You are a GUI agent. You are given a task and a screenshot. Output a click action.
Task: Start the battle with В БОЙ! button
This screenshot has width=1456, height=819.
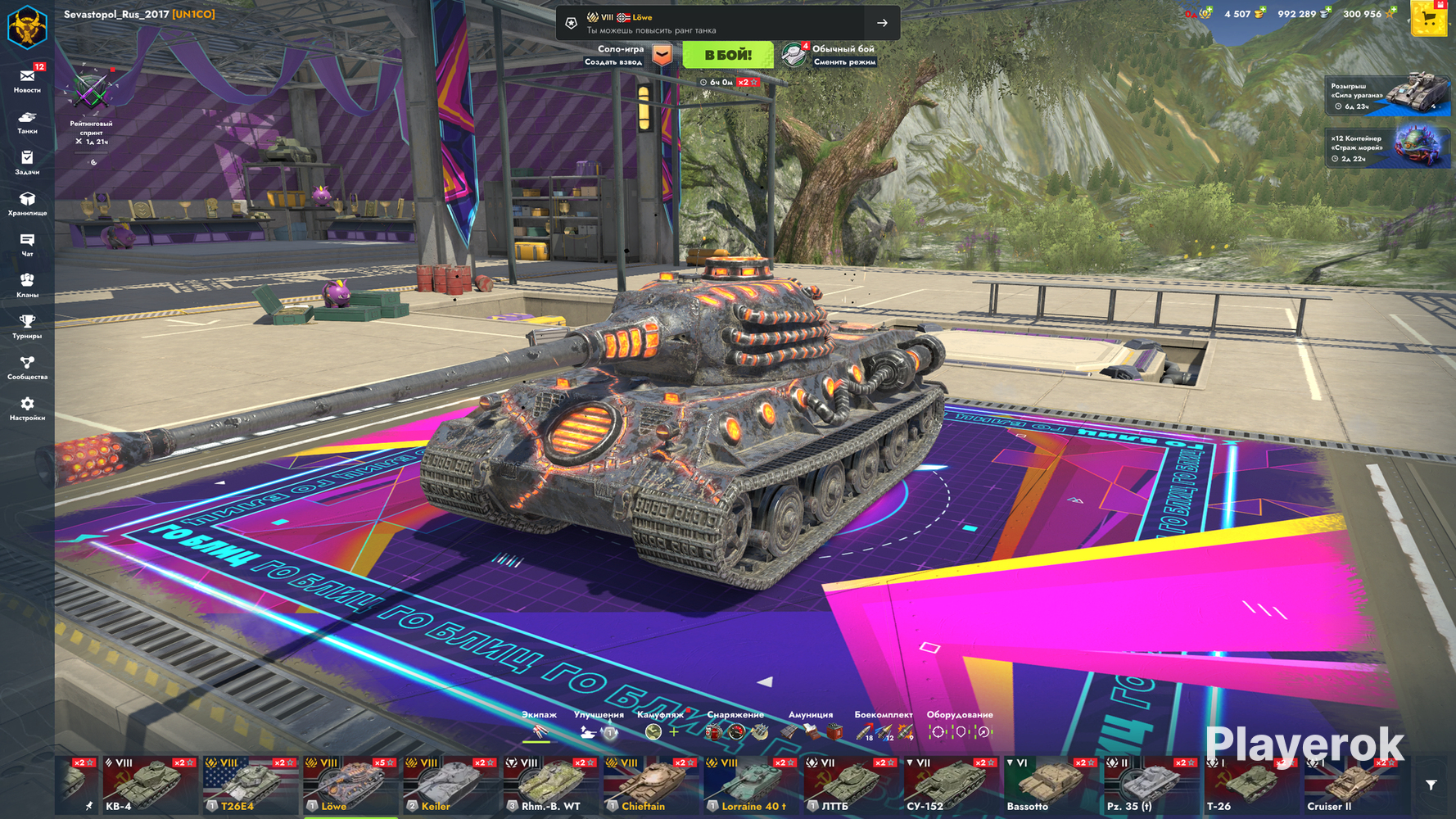(x=727, y=55)
